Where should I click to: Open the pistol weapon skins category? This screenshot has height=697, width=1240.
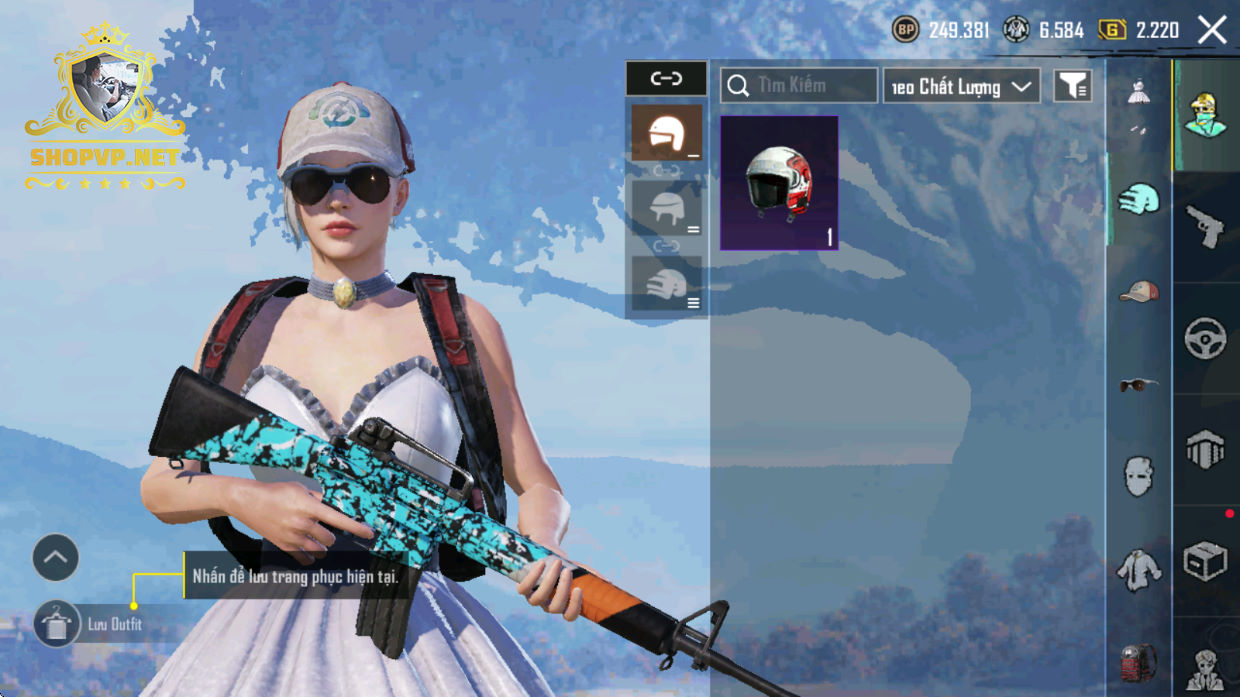tap(1205, 227)
